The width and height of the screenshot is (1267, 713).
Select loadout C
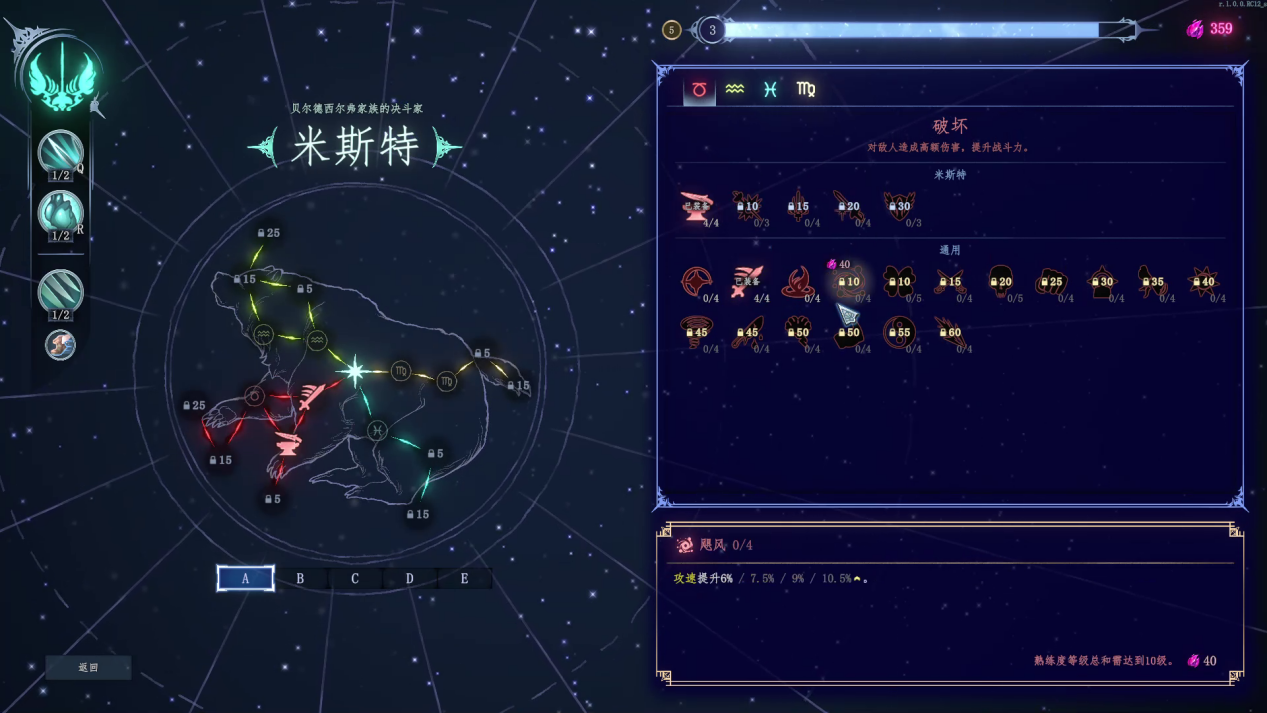coord(355,578)
